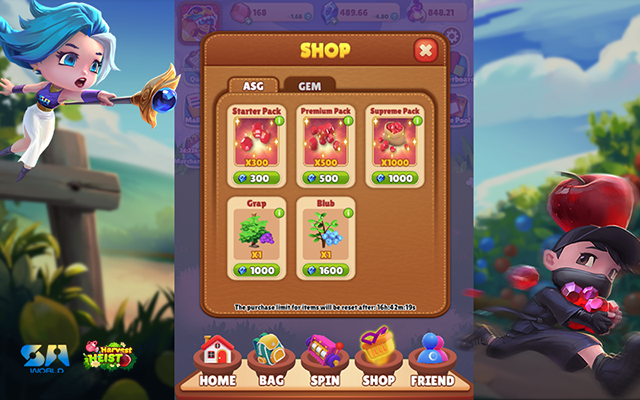This screenshot has width=640, height=400.
Task: Switch to the GEM tab
Action: [x=310, y=86]
